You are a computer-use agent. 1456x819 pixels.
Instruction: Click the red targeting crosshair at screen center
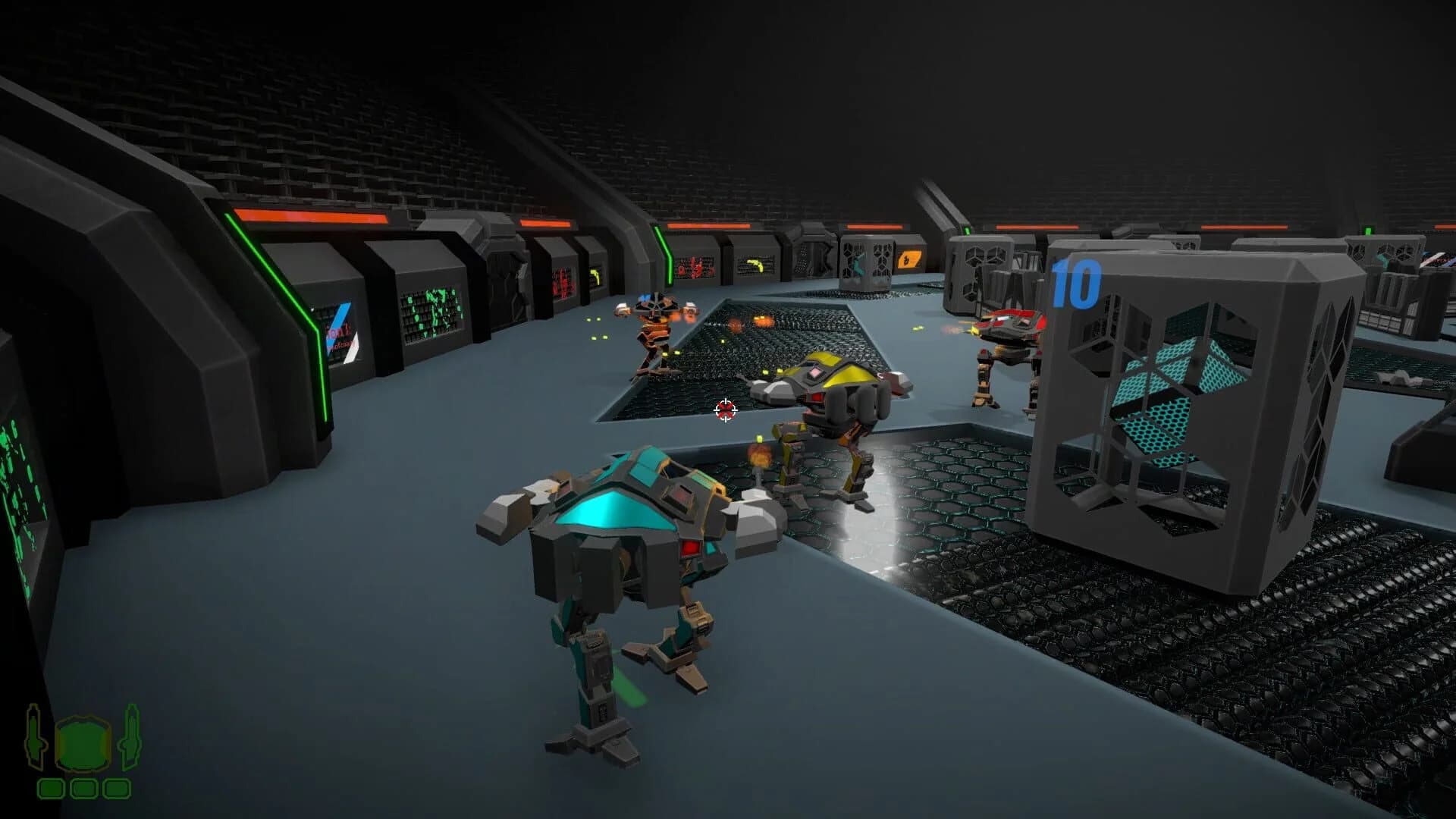(x=726, y=409)
